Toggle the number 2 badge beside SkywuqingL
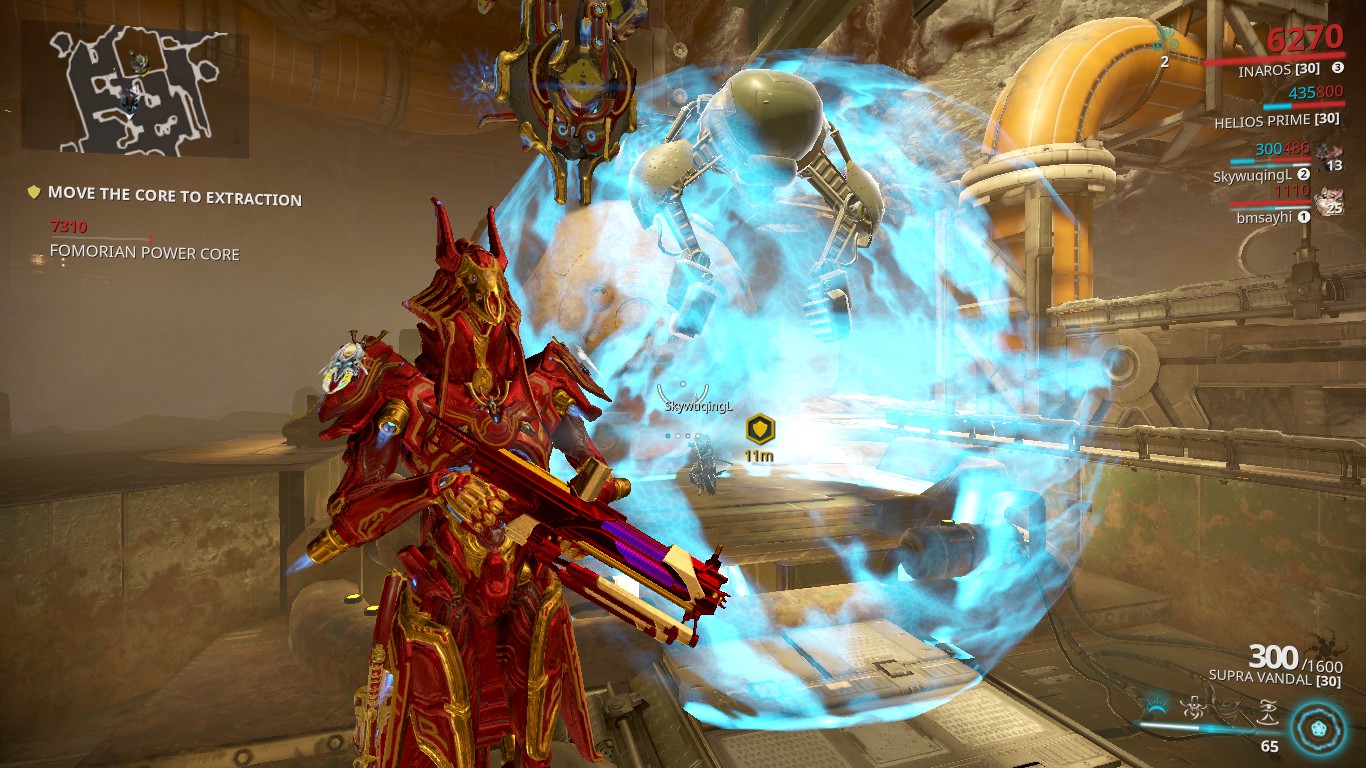This screenshot has width=1366, height=768. pos(1303,174)
